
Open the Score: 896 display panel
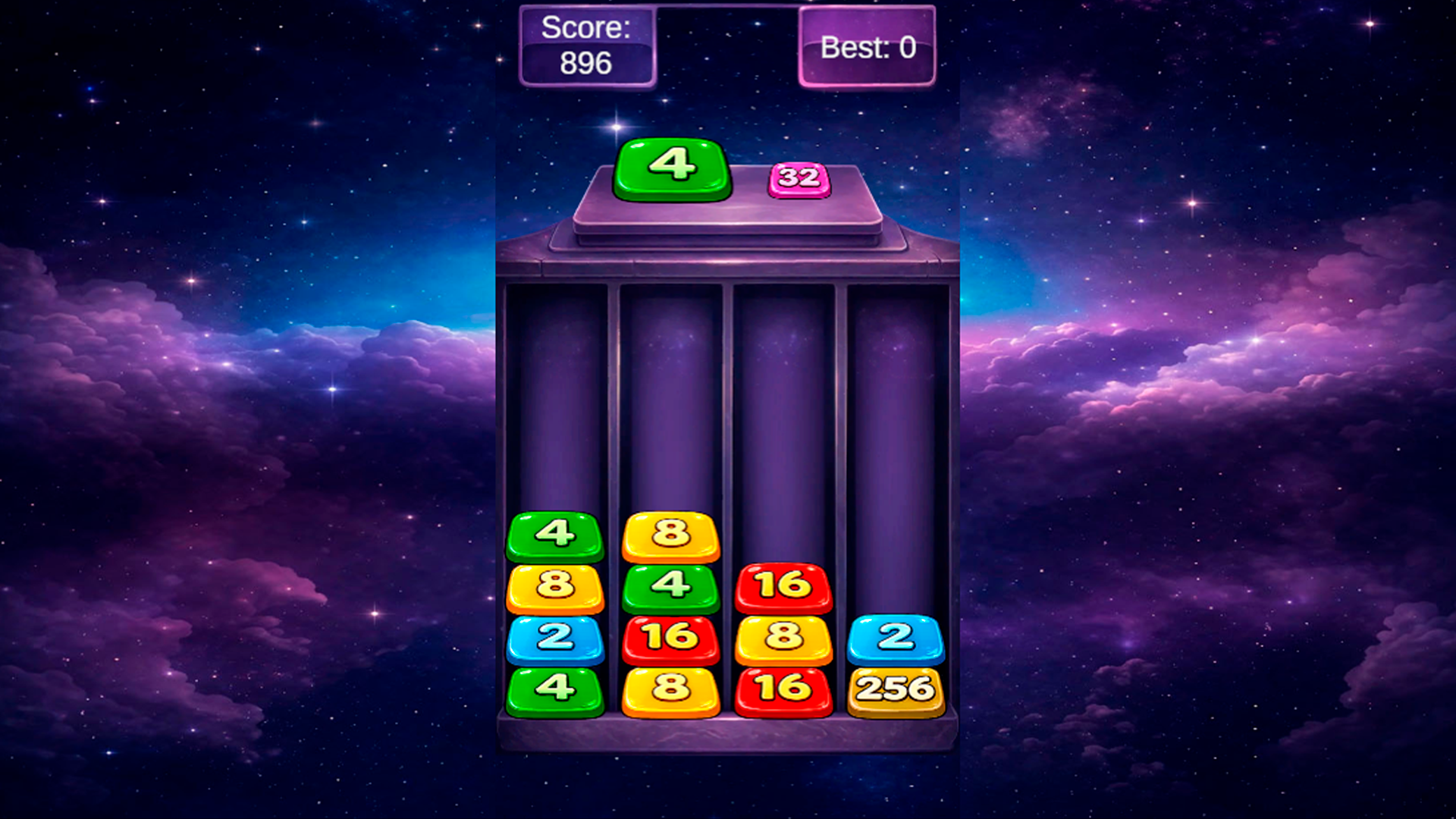tap(588, 45)
